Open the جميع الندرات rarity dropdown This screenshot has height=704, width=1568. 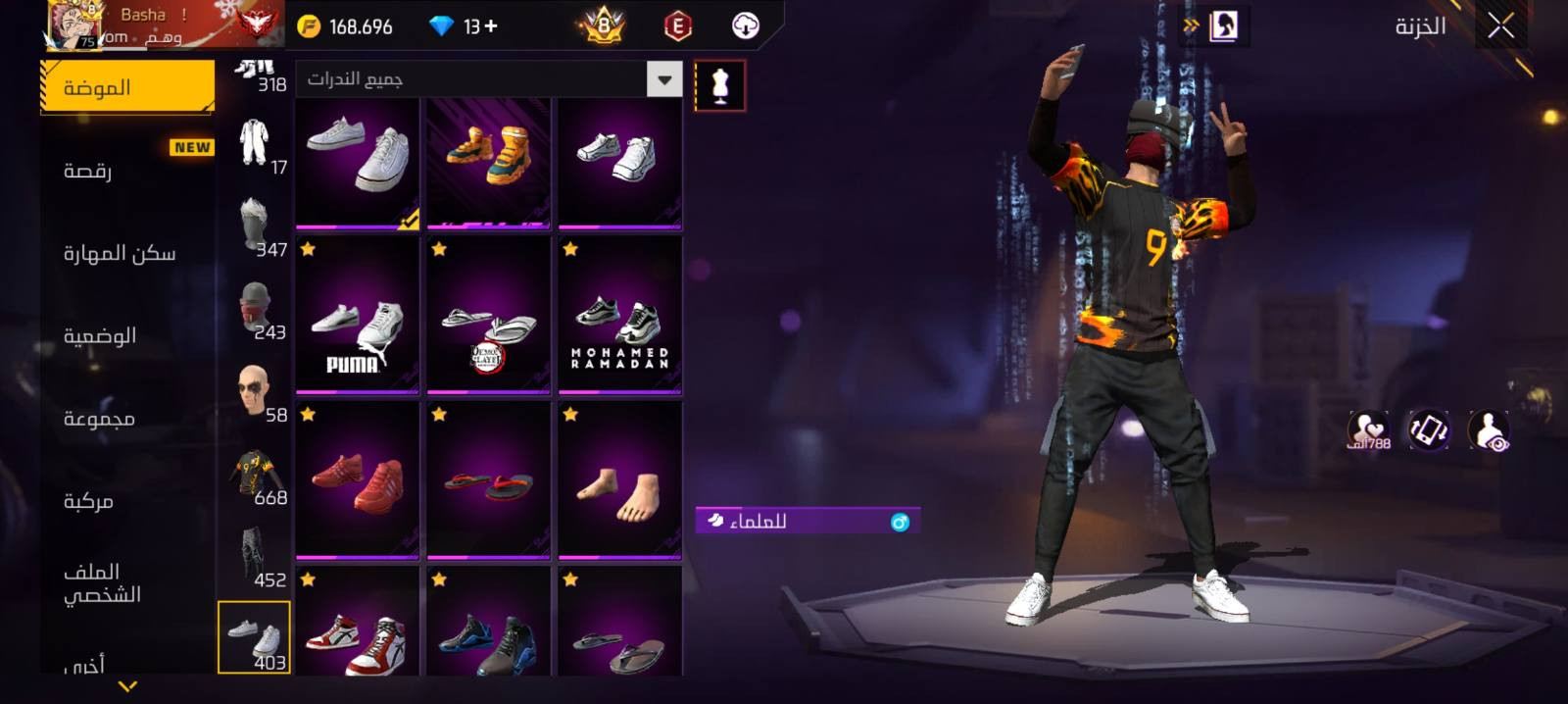663,79
